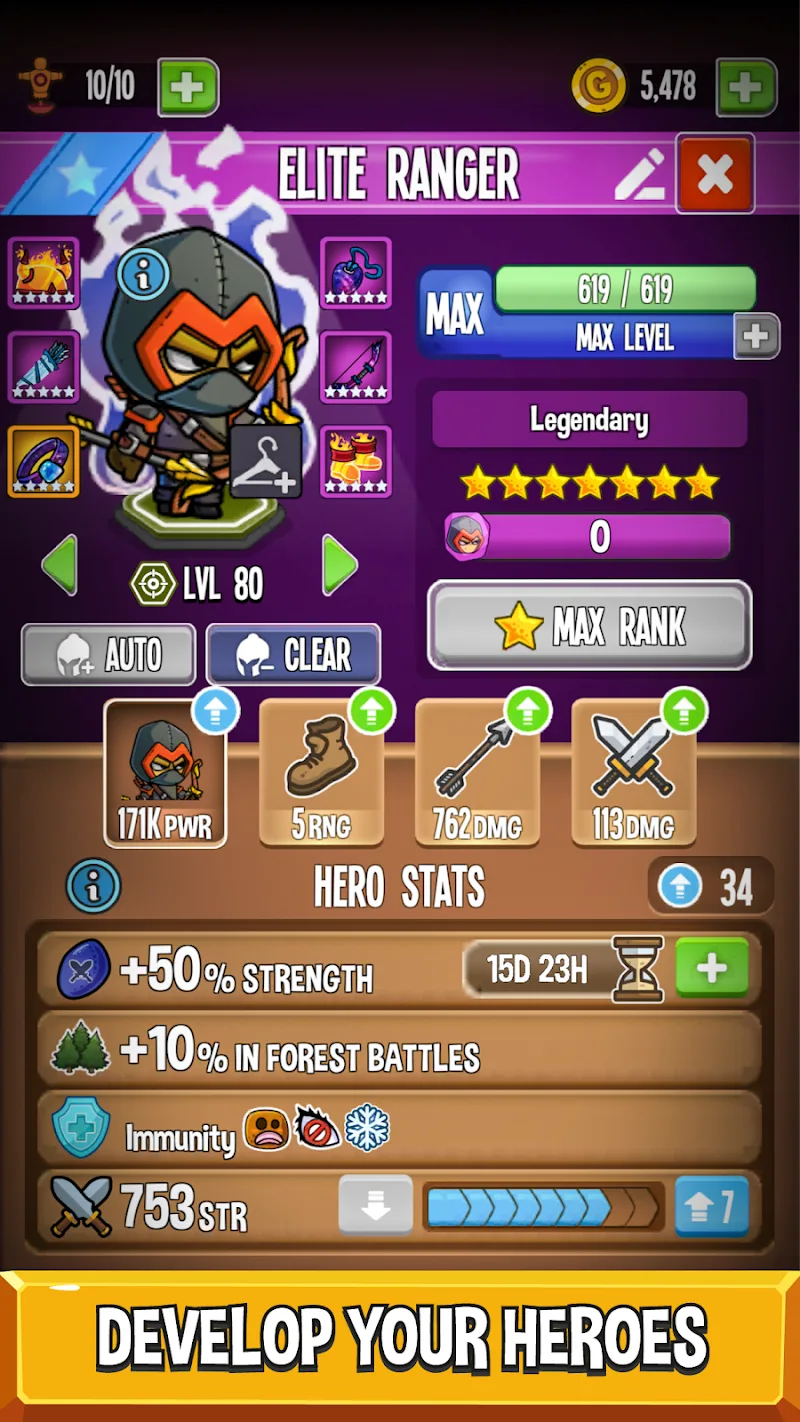Open the costume hanger slot
This screenshot has height=1422, width=800.
266,461
